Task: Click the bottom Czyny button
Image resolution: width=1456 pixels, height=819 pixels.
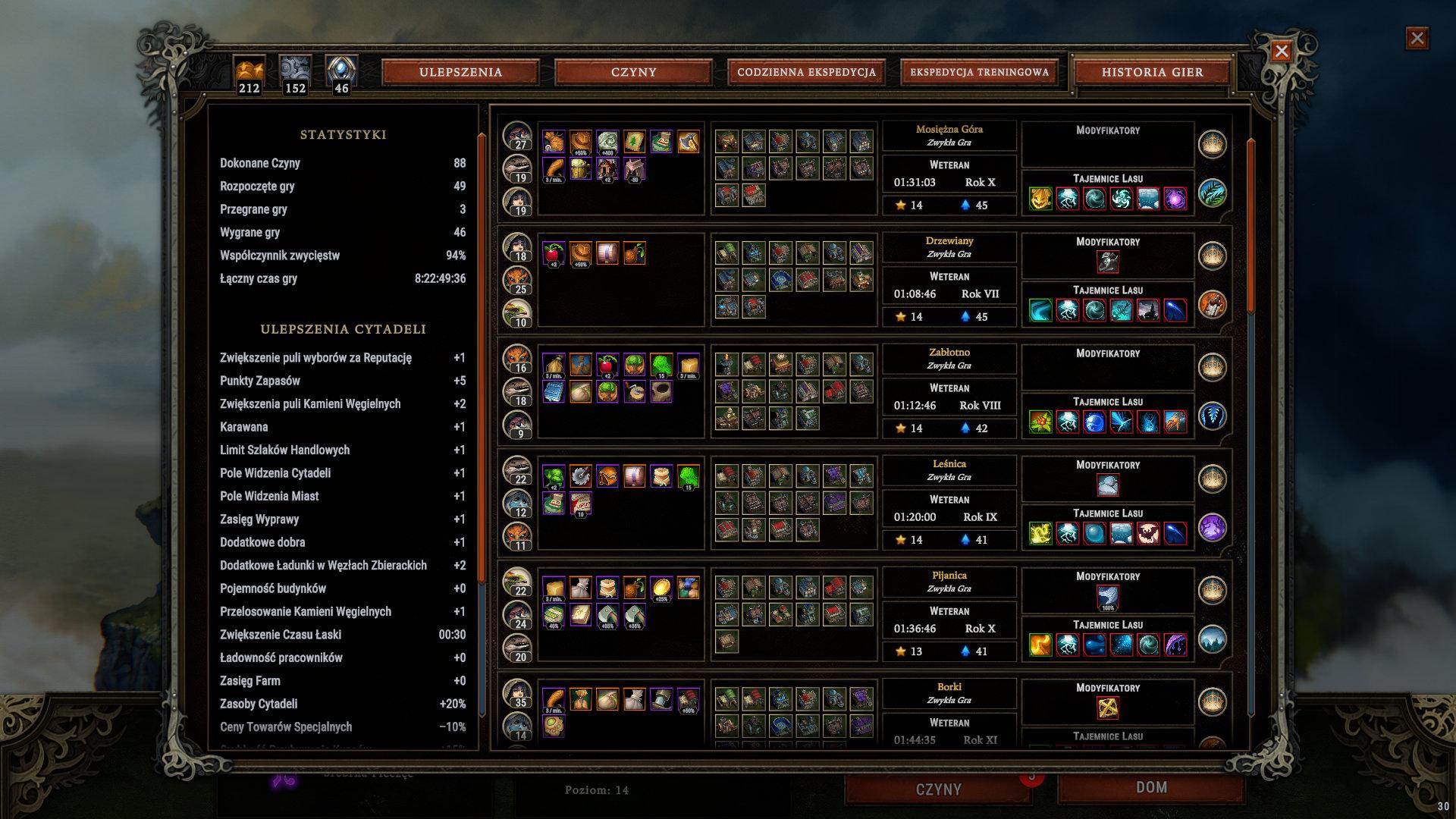Action: tap(938, 789)
